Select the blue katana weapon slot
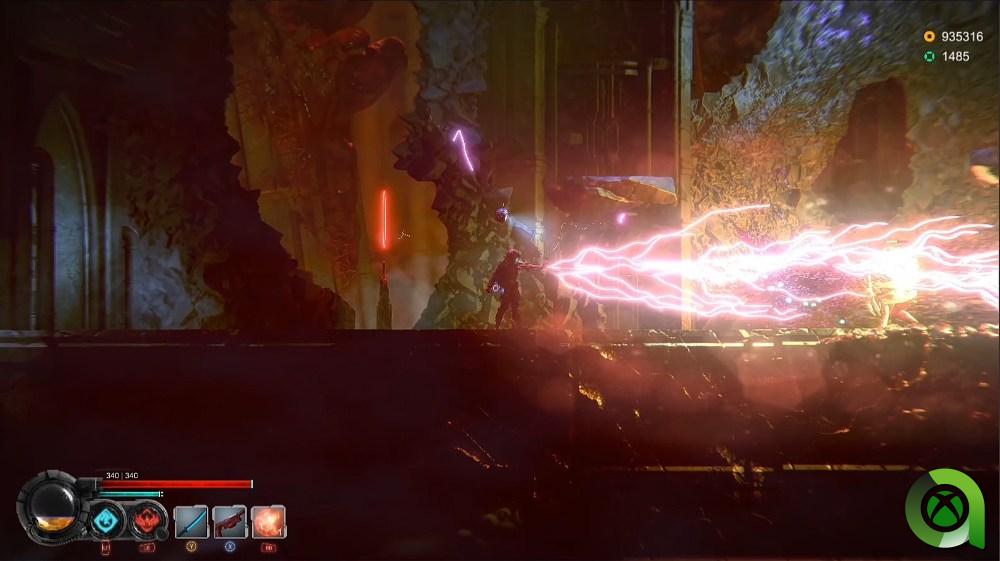The image size is (1000, 561). click(191, 521)
